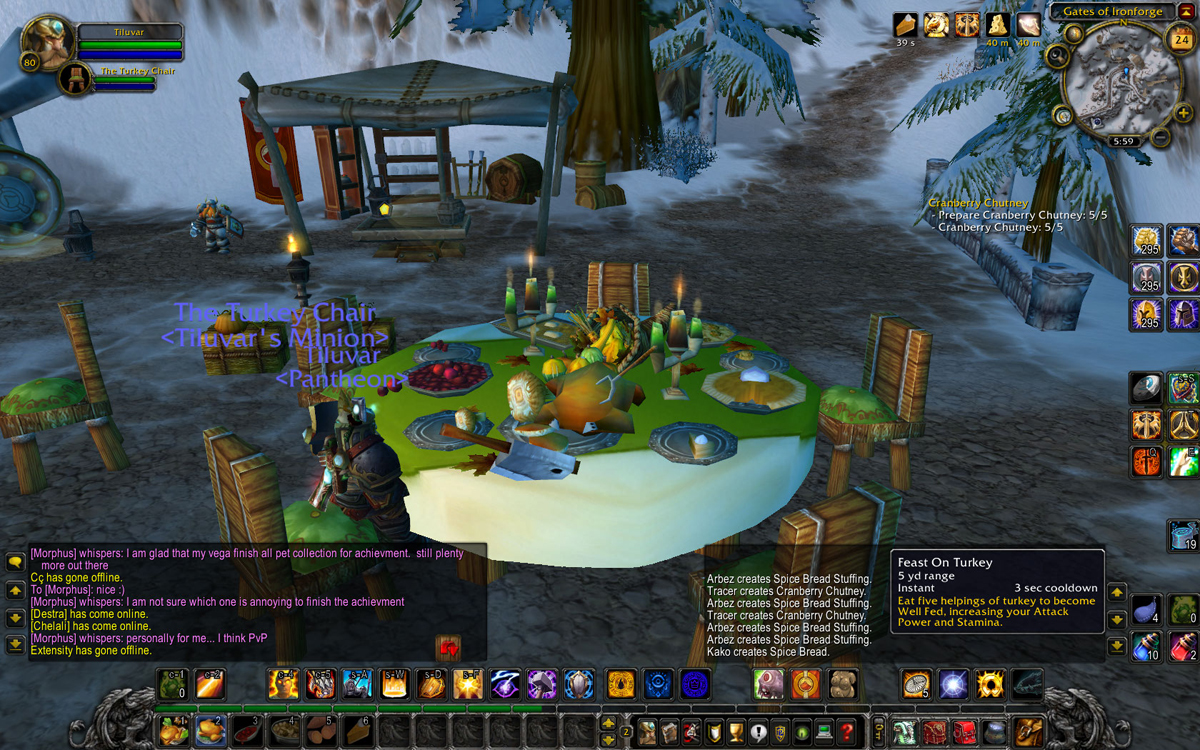
Task: Toggle the minimap collapse arrow button
Action: (1186, 11)
